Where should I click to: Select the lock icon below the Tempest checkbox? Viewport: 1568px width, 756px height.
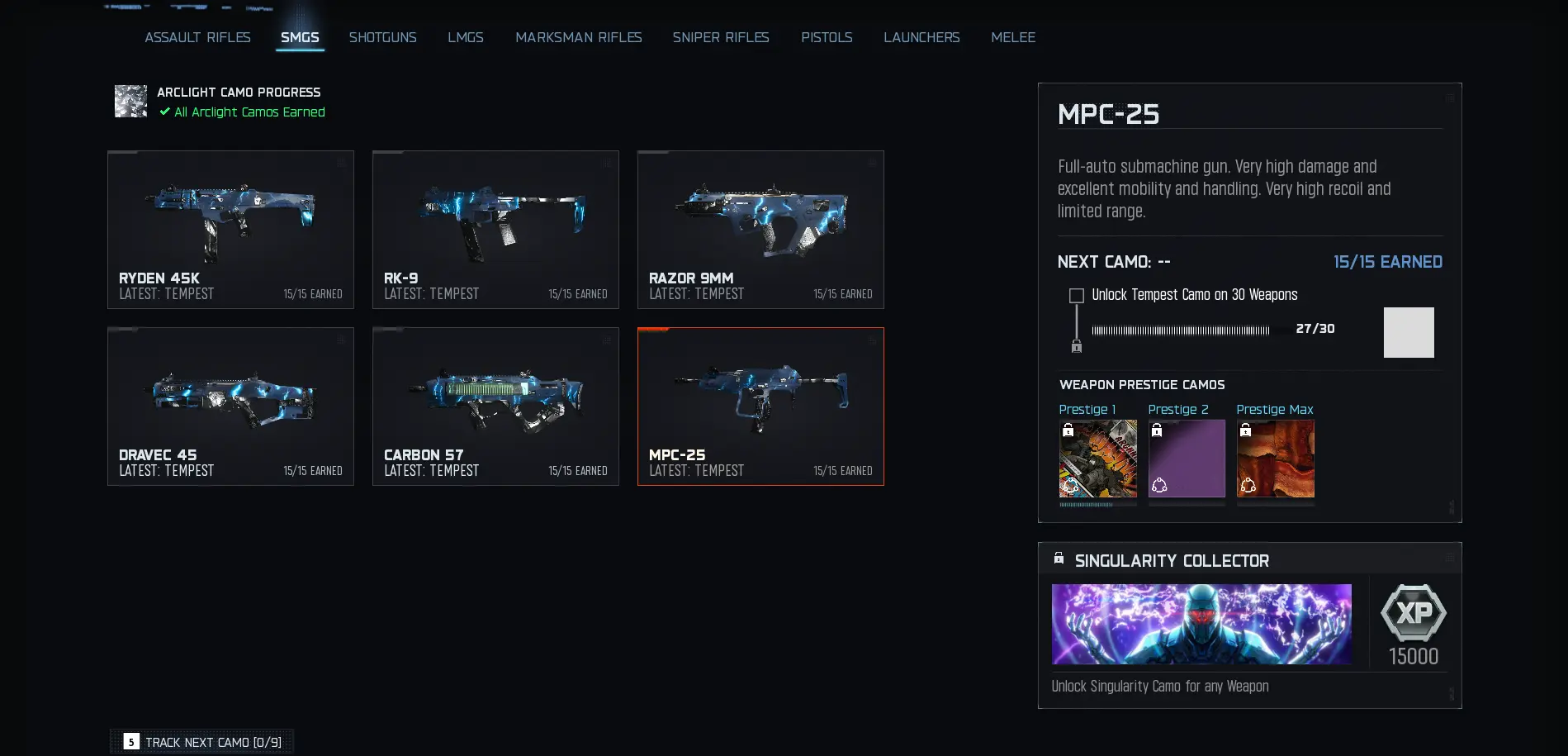pyautogui.click(x=1077, y=346)
